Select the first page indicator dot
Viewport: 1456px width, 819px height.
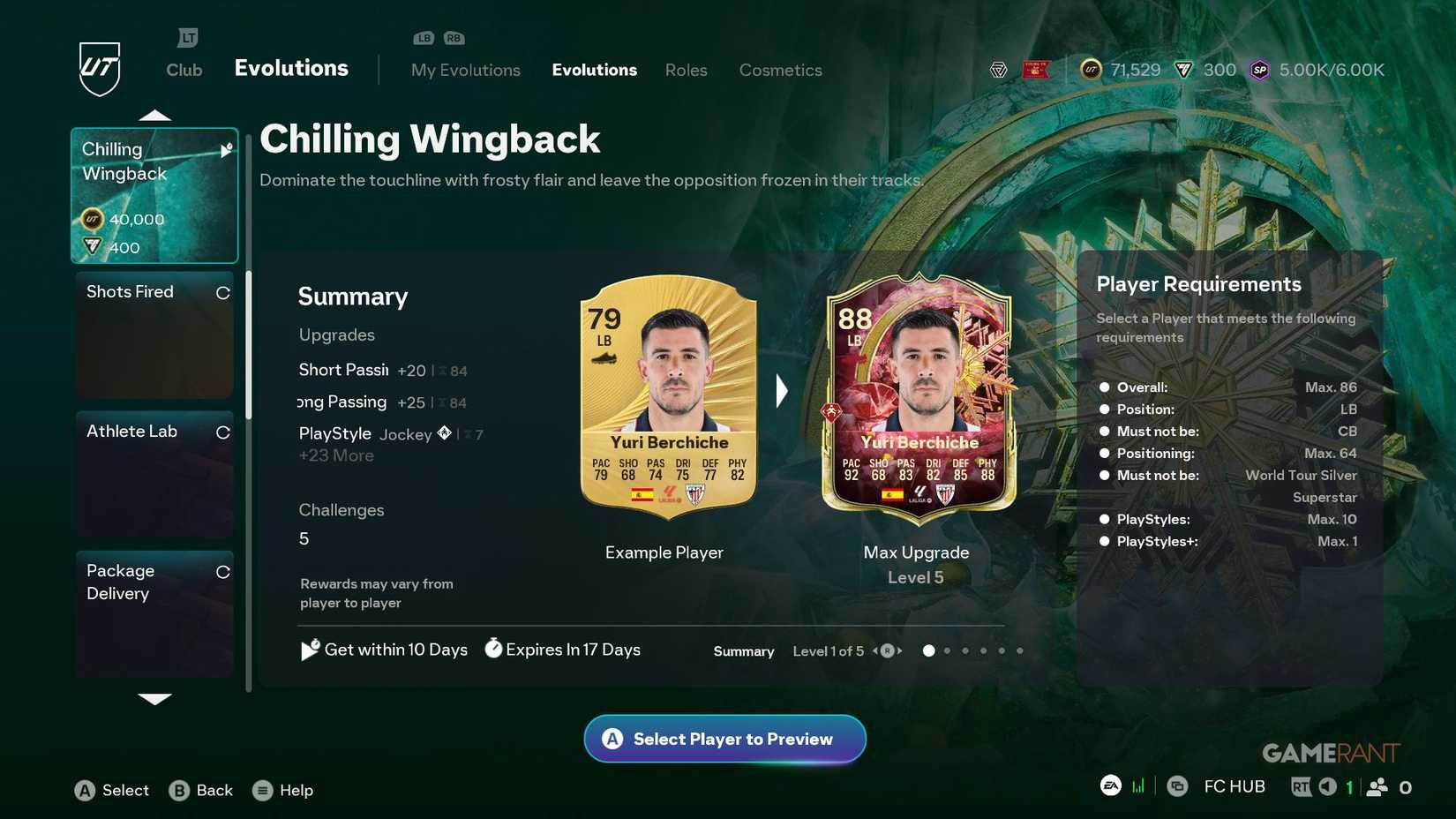[928, 650]
